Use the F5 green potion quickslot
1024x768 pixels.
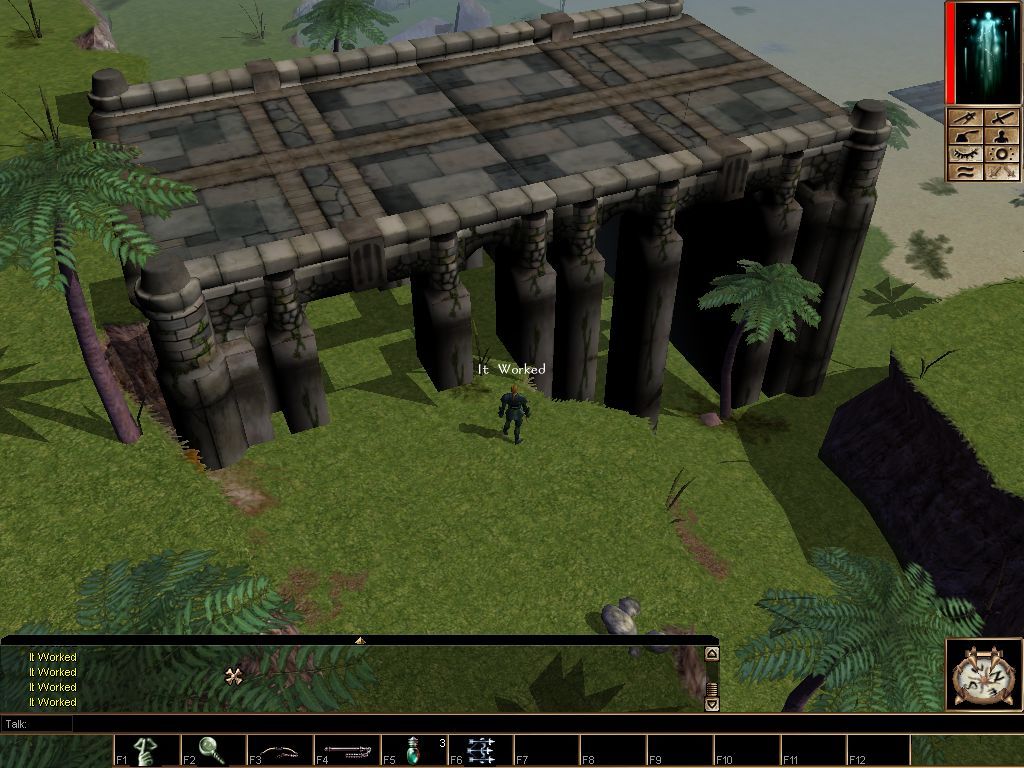(414, 751)
